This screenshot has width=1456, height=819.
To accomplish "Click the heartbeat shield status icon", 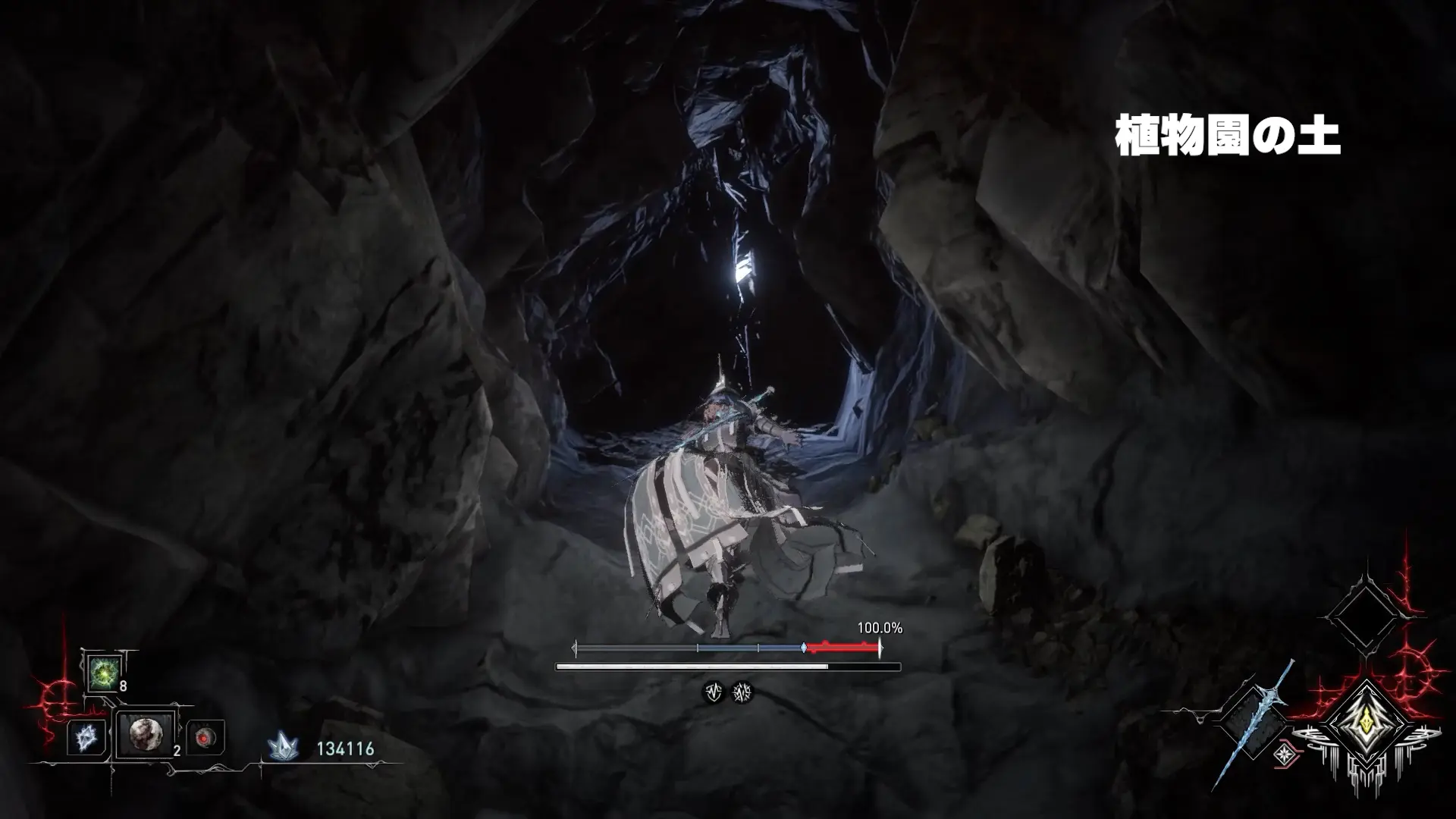I will click(x=713, y=692).
